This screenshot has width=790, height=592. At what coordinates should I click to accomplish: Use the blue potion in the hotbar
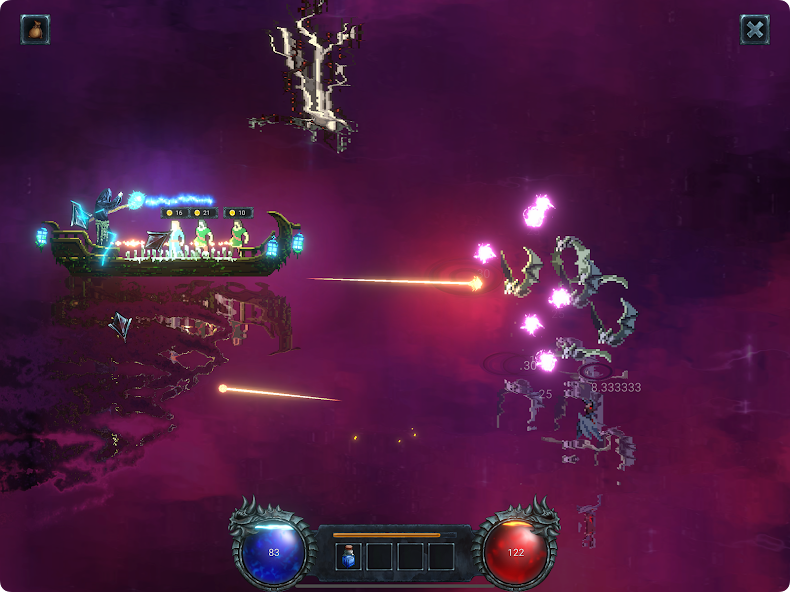click(349, 556)
